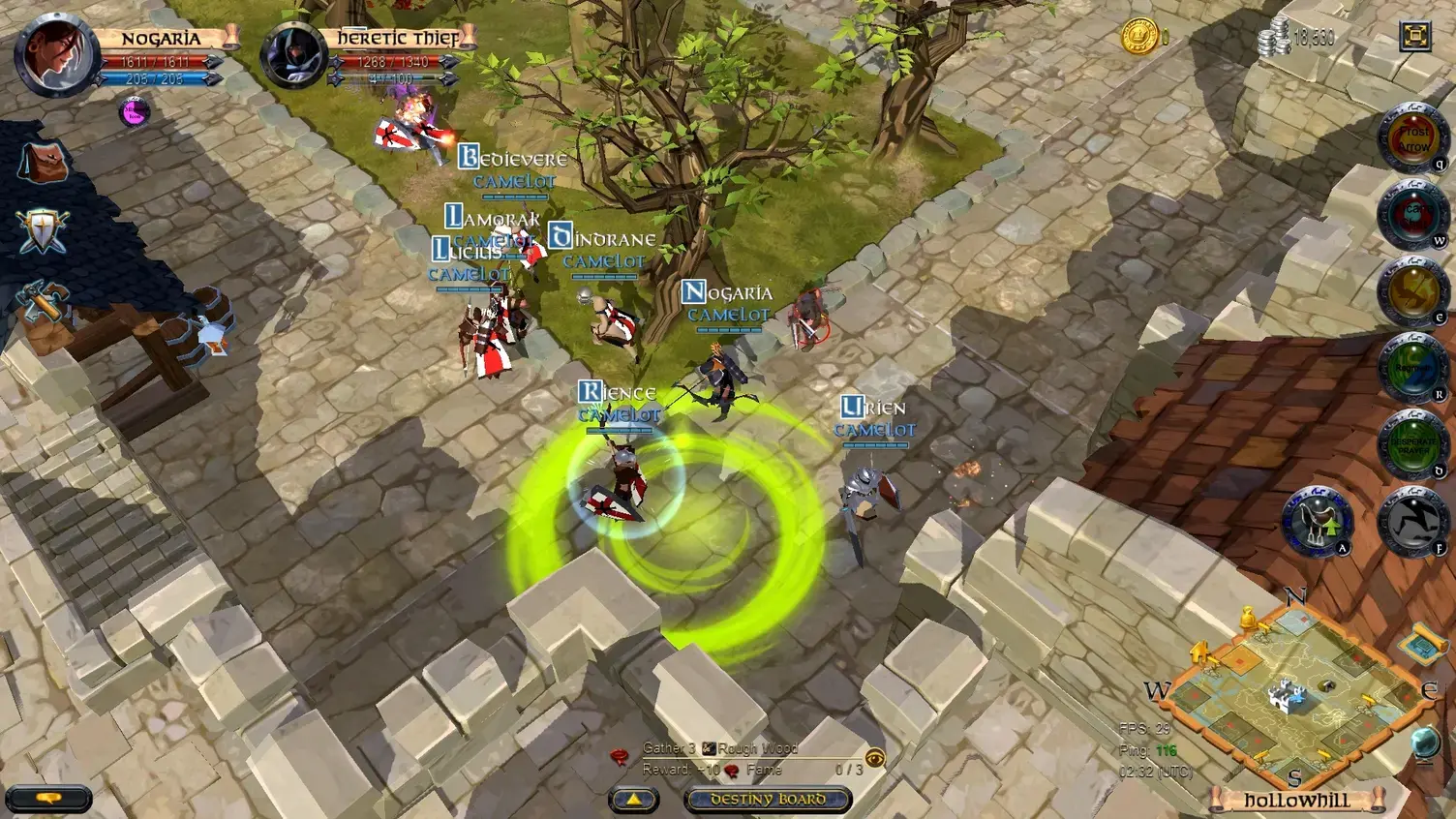Toggle quest tracking with the eye icon

876,759
